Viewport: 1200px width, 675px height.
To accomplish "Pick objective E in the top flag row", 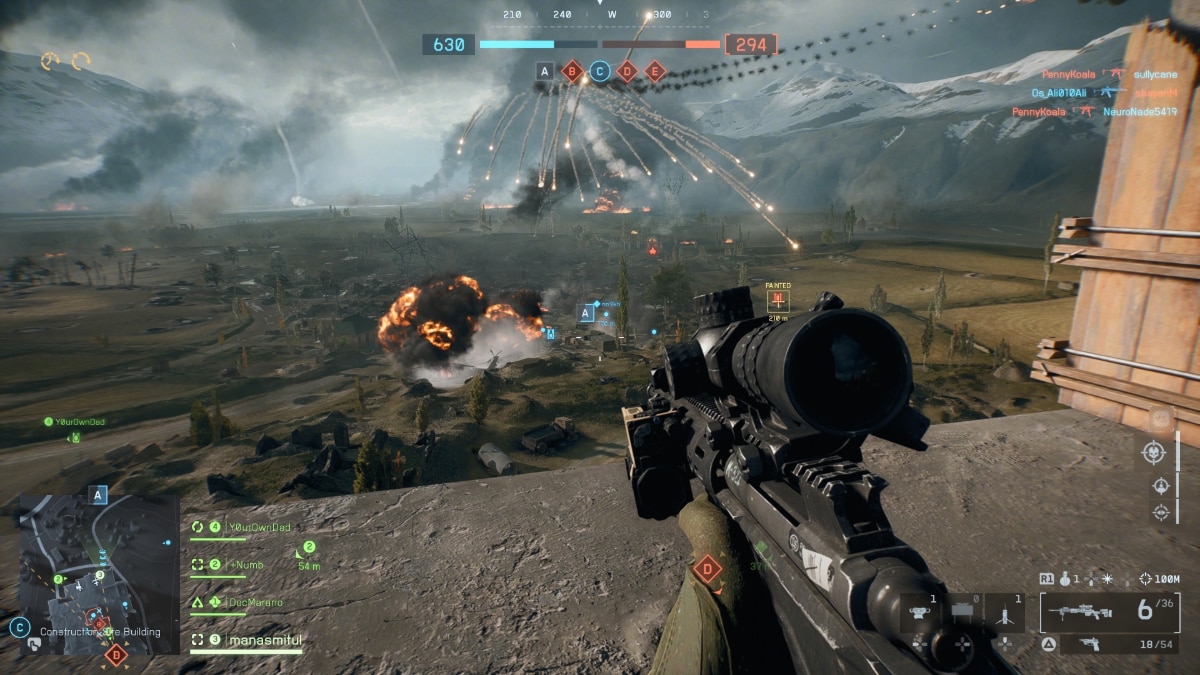I will 655,71.
